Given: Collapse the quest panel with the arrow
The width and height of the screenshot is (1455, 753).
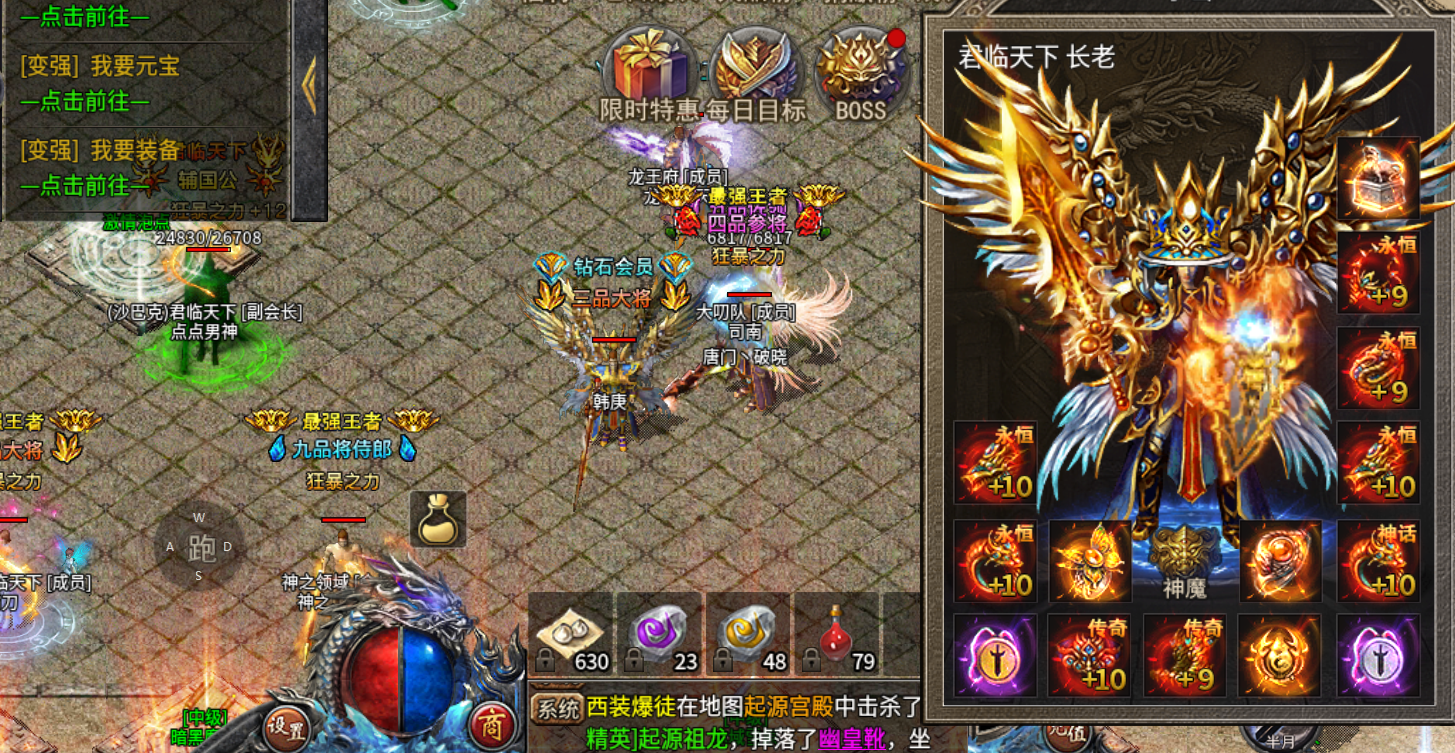Looking at the screenshot, I should pyautogui.click(x=309, y=85).
